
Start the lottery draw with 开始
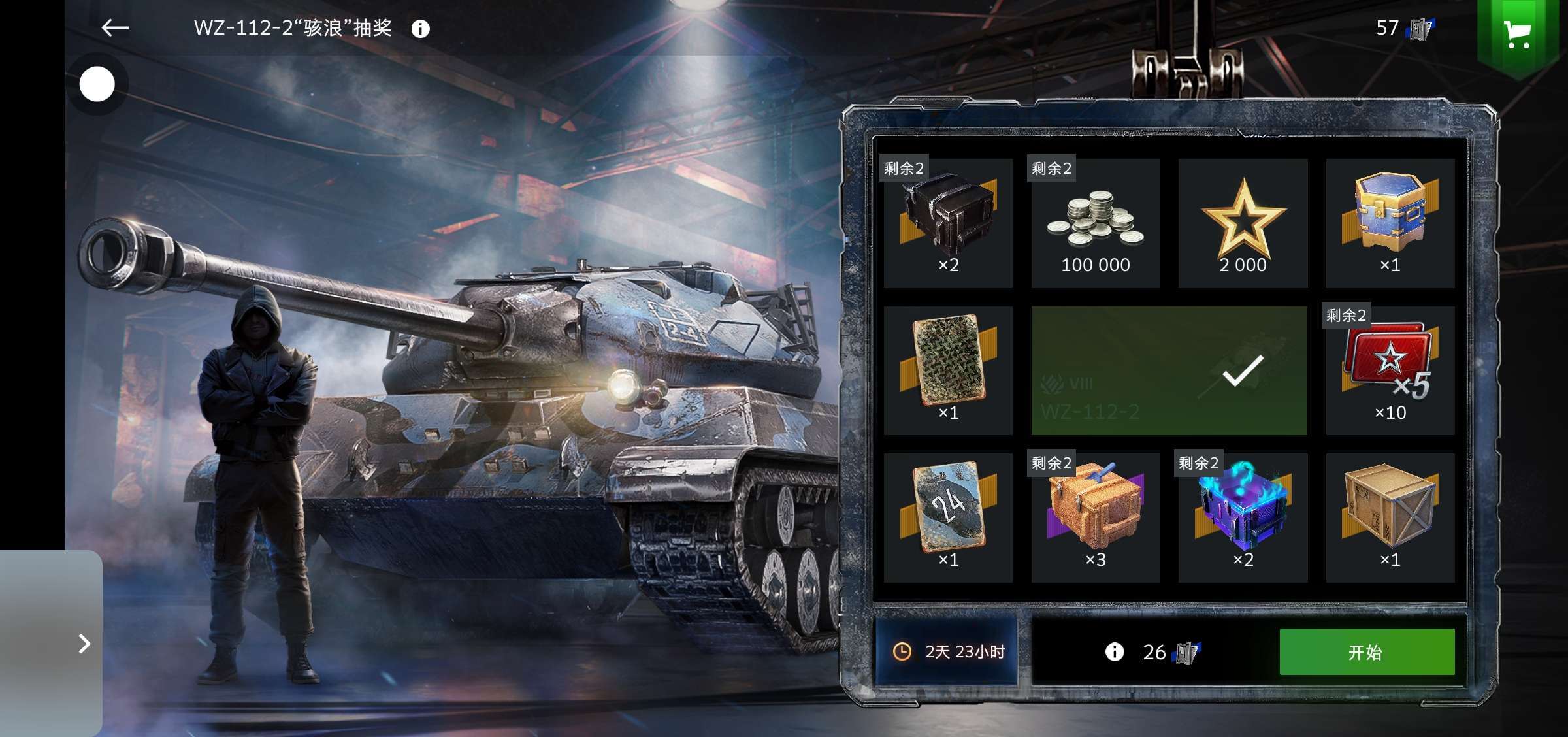pyautogui.click(x=1366, y=651)
